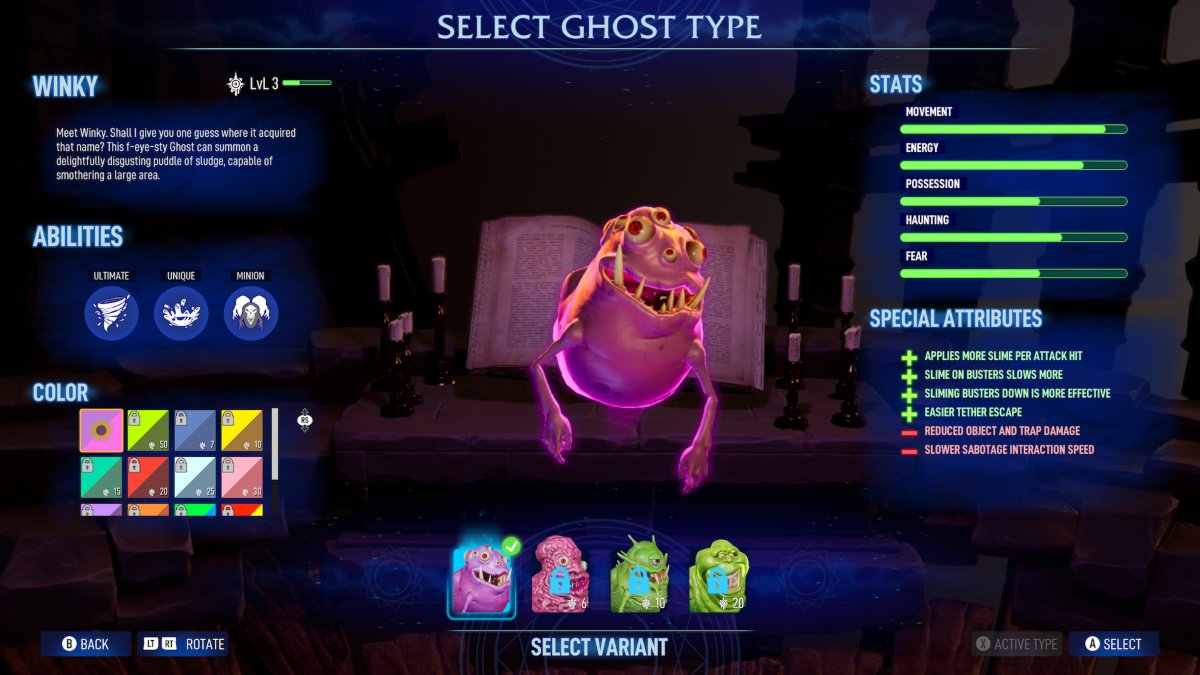Go back using the Back button
Image resolution: width=1200 pixels, height=675 pixels.
86,644
